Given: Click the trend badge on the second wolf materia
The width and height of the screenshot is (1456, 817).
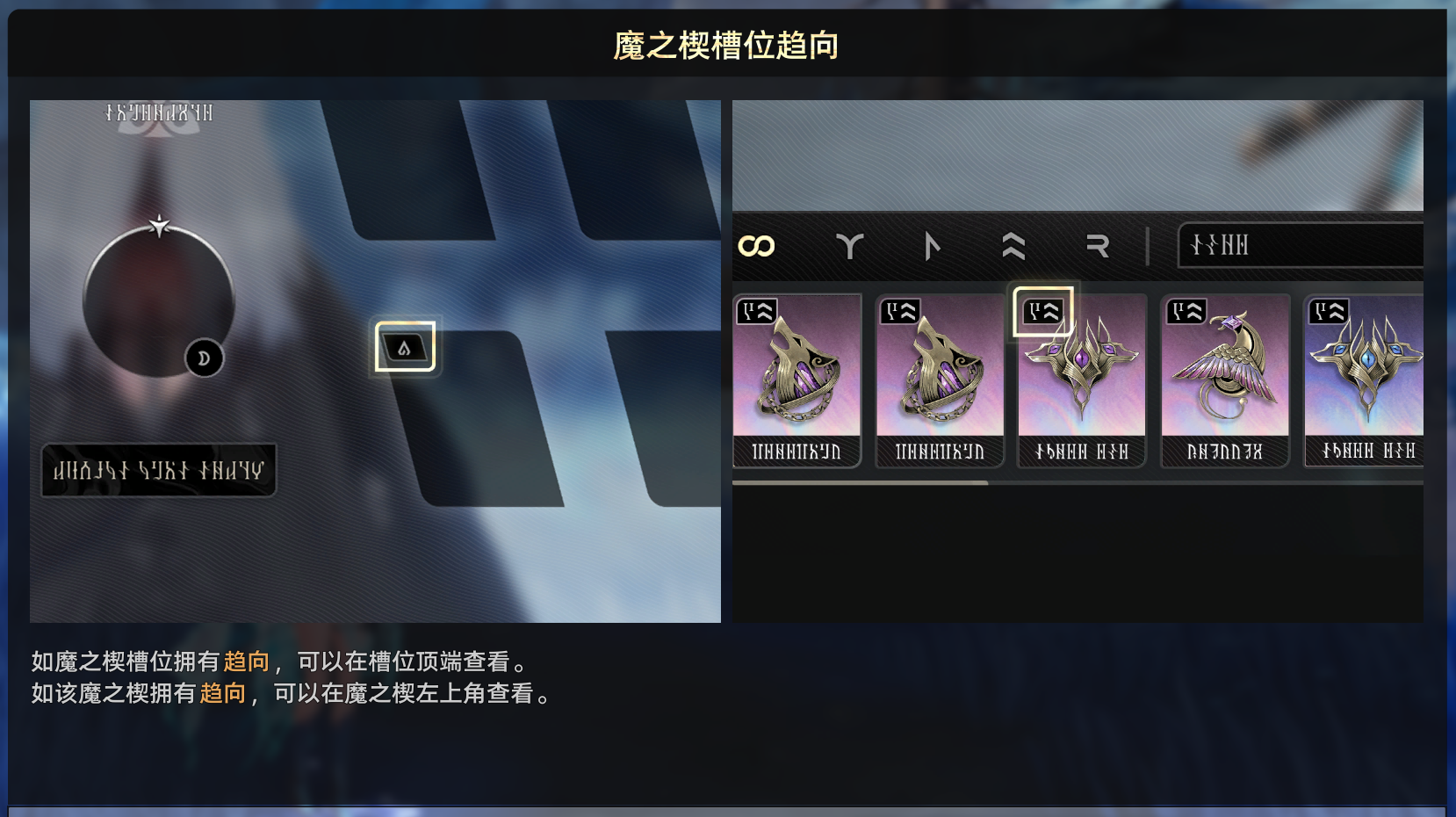Looking at the screenshot, I should (899, 311).
